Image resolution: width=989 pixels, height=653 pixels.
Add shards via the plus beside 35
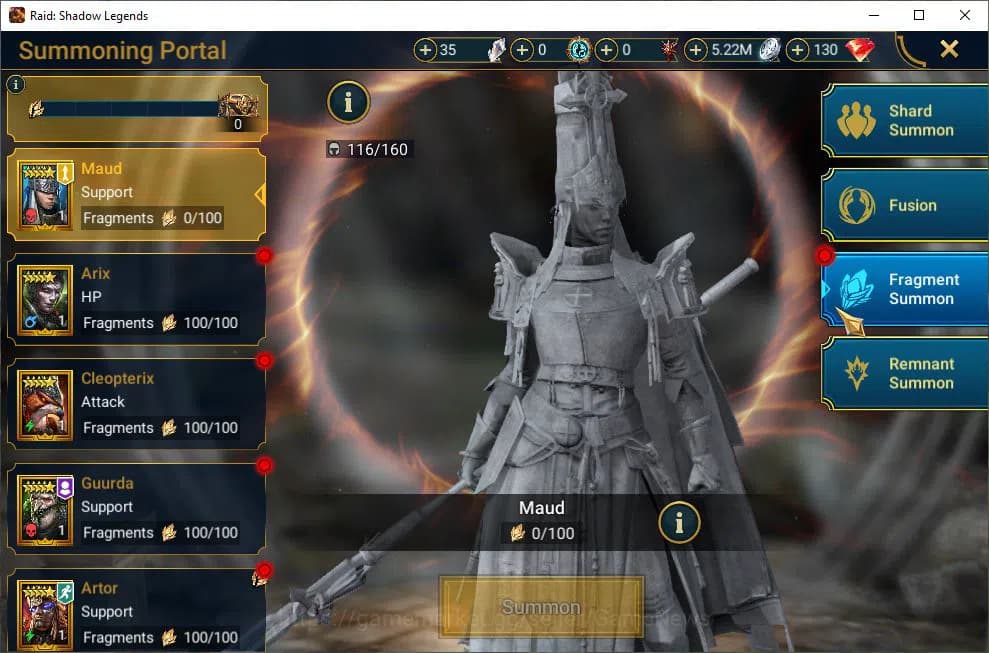pos(425,50)
